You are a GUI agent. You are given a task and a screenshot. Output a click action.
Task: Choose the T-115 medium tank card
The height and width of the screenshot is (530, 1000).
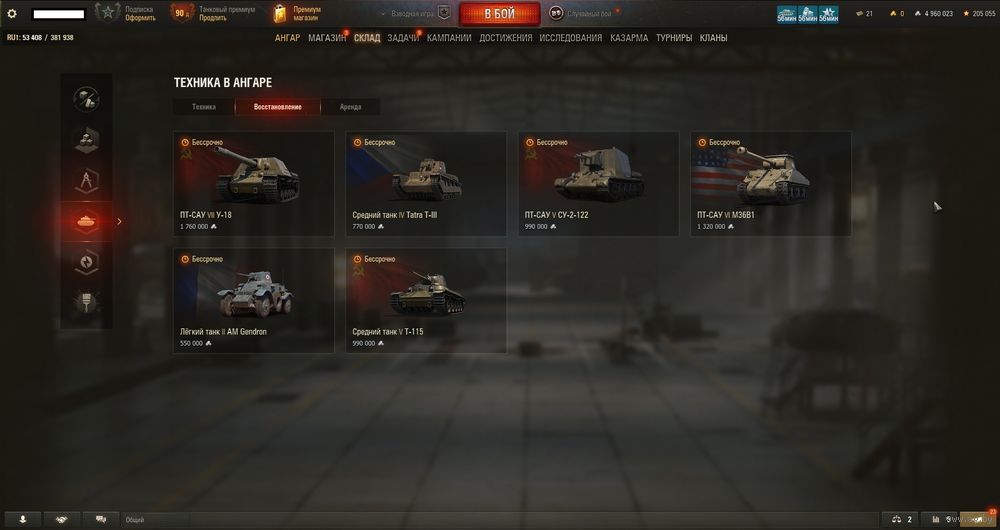(426, 301)
